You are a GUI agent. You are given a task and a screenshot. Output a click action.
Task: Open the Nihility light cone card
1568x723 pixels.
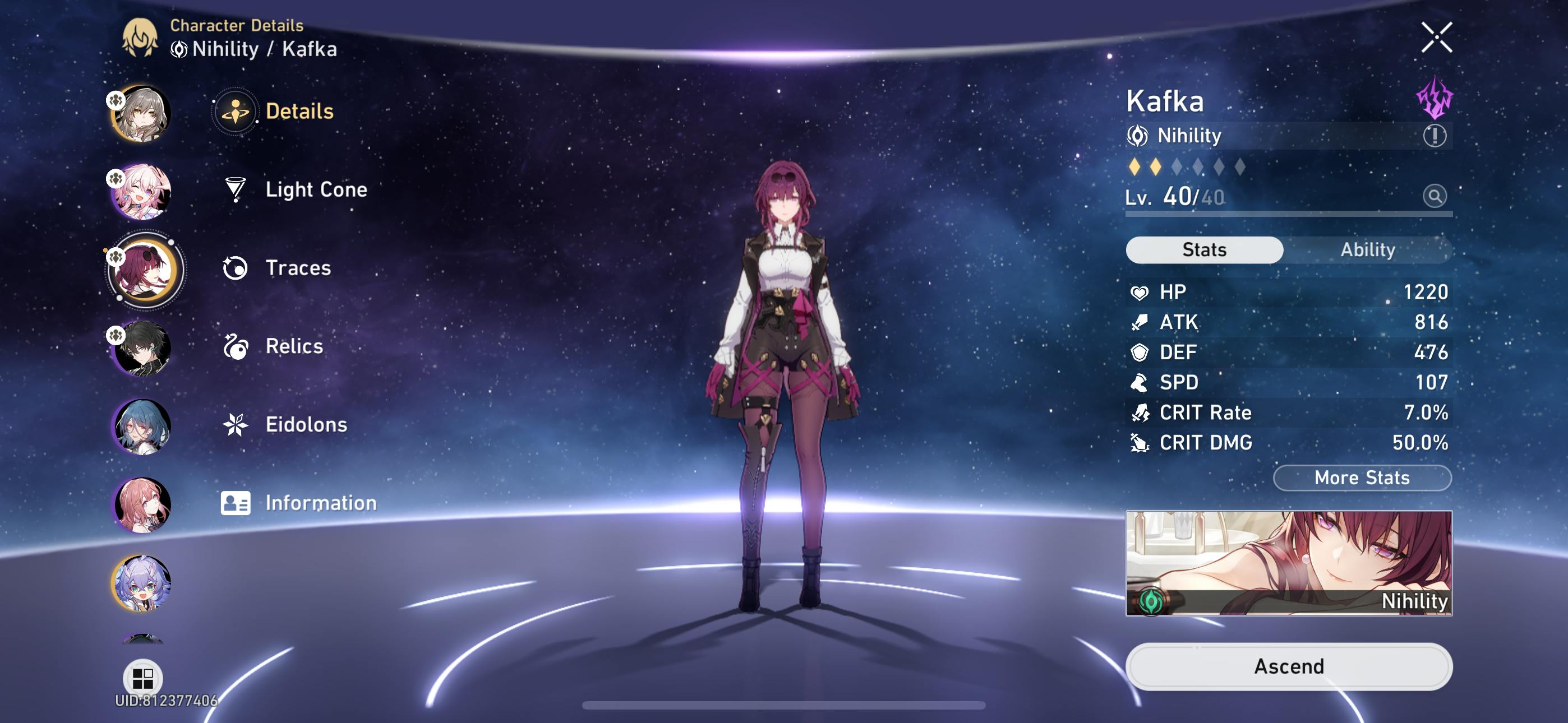(x=1289, y=563)
